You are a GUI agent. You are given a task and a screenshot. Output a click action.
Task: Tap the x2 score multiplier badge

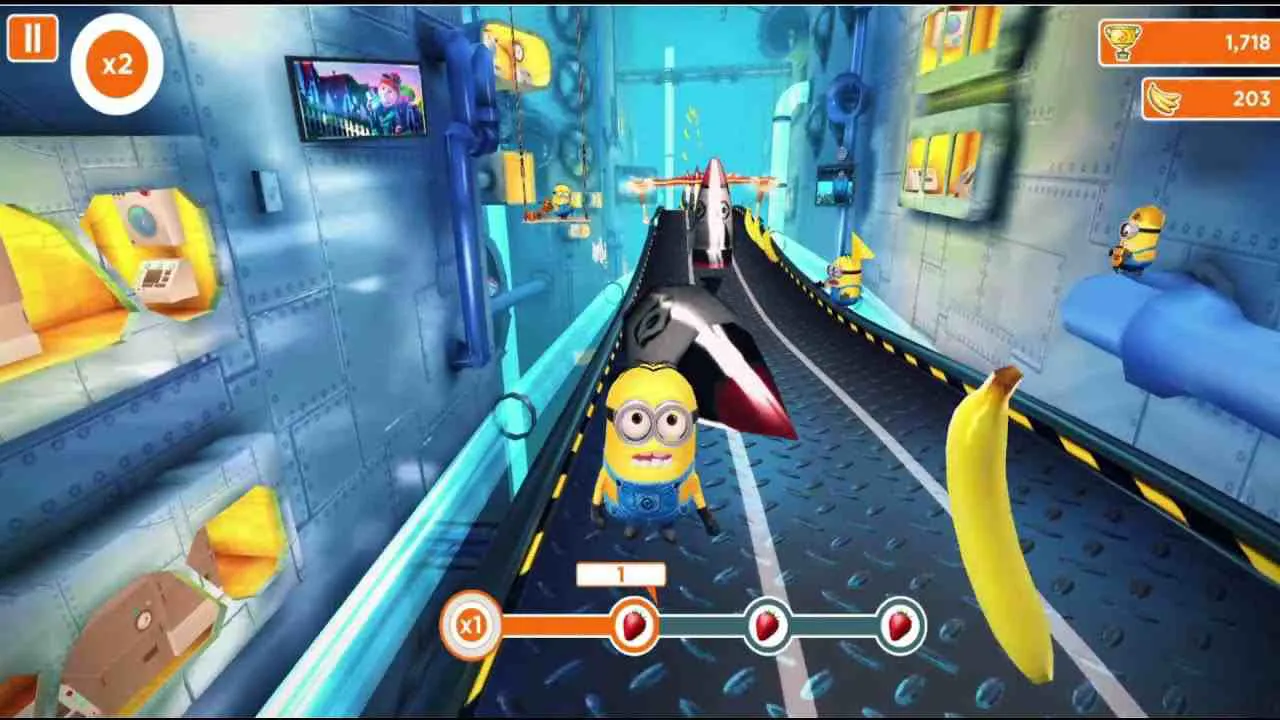coord(115,63)
